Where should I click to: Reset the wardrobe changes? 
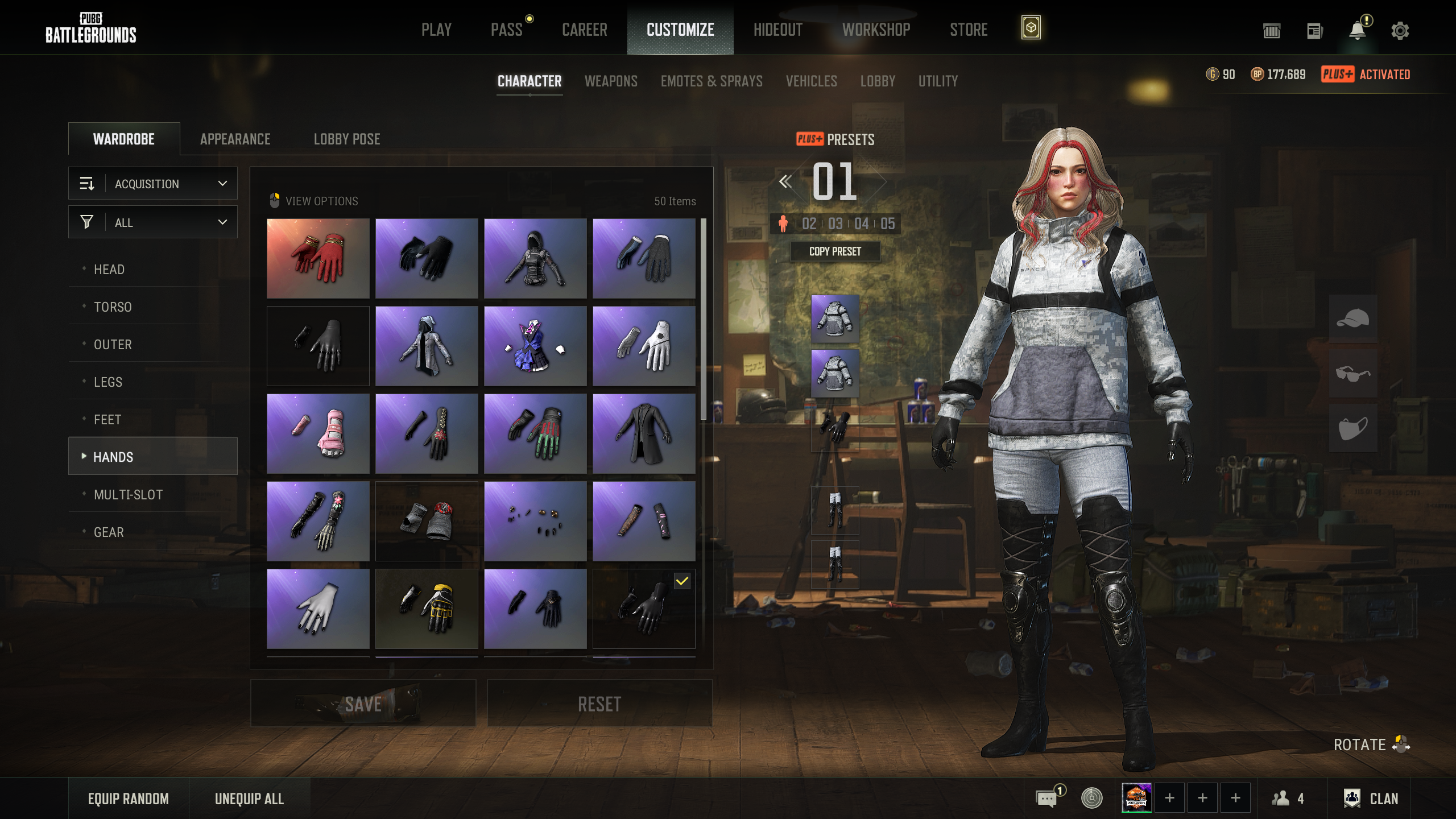point(599,704)
